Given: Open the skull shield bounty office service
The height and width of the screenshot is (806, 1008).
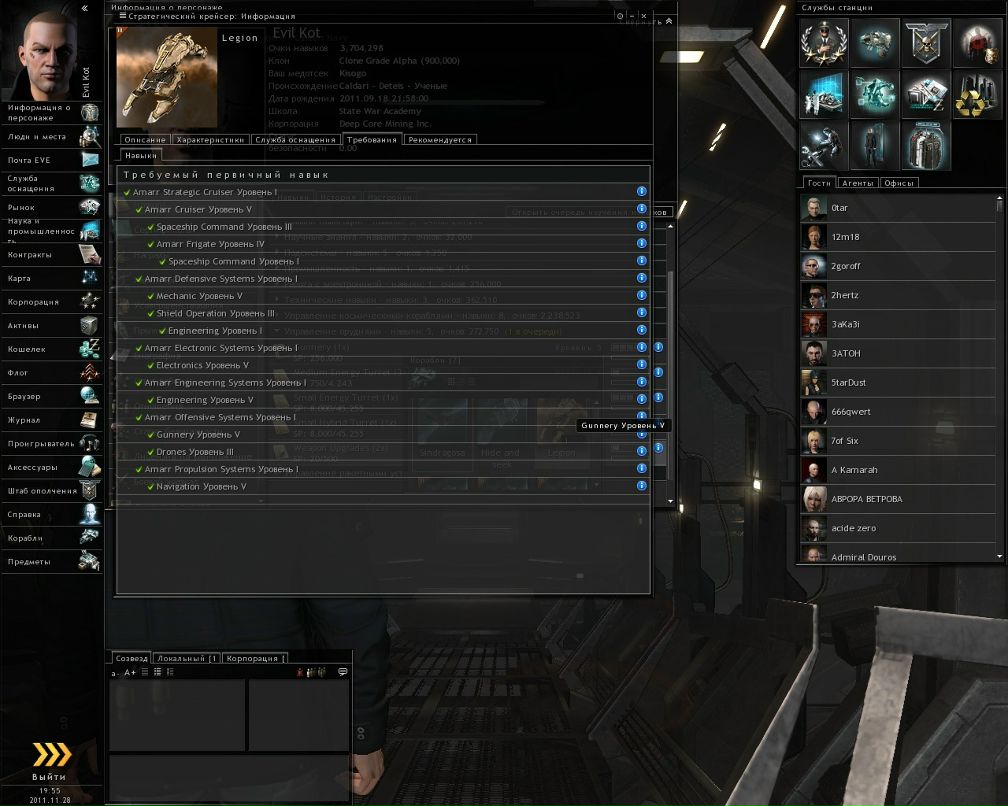Looking at the screenshot, I should (x=925, y=44).
